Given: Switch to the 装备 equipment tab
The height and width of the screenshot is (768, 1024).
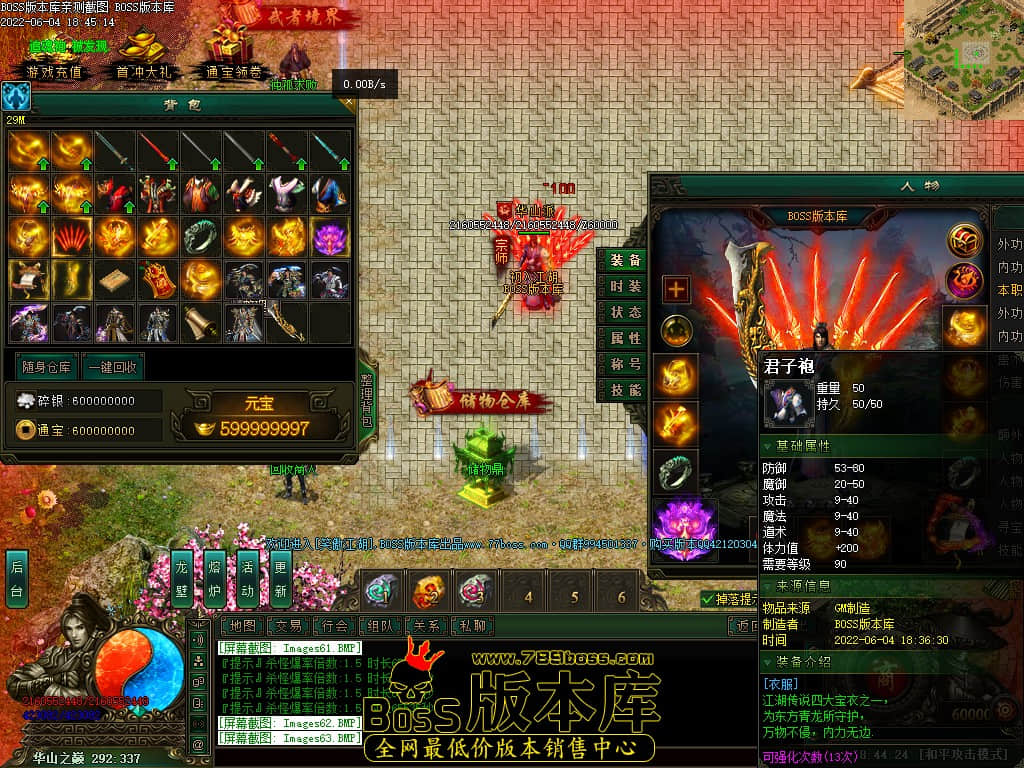Looking at the screenshot, I should (x=626, y=260).
